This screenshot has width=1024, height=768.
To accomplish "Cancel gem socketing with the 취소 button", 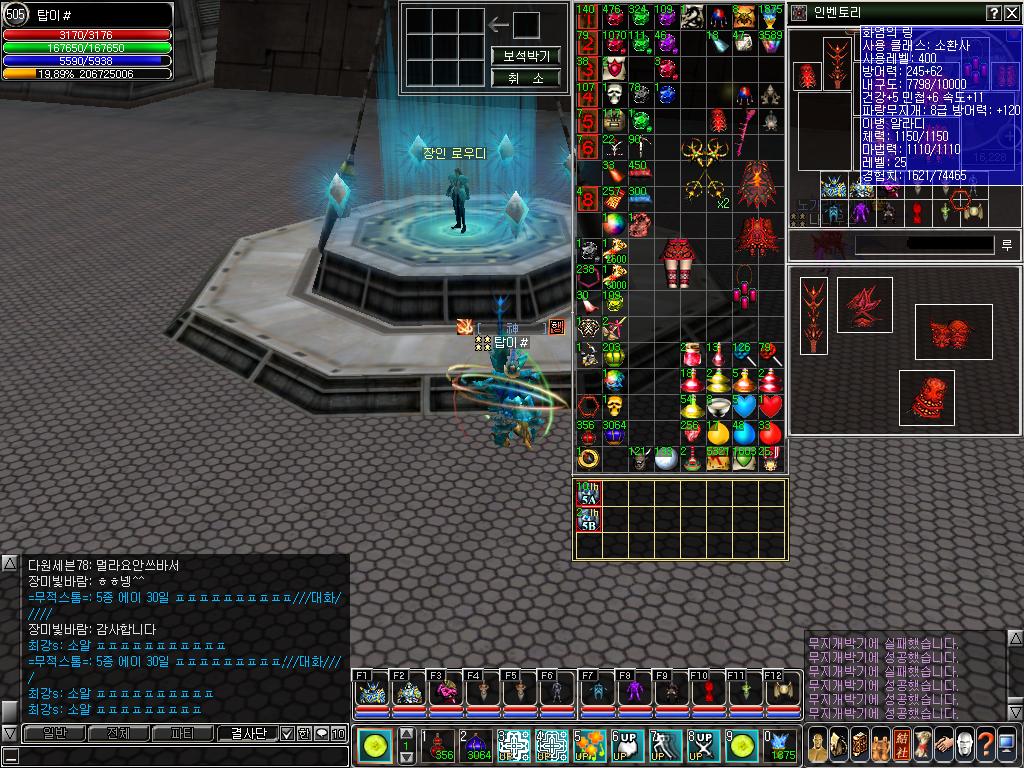I will click(x=526, y=78).
